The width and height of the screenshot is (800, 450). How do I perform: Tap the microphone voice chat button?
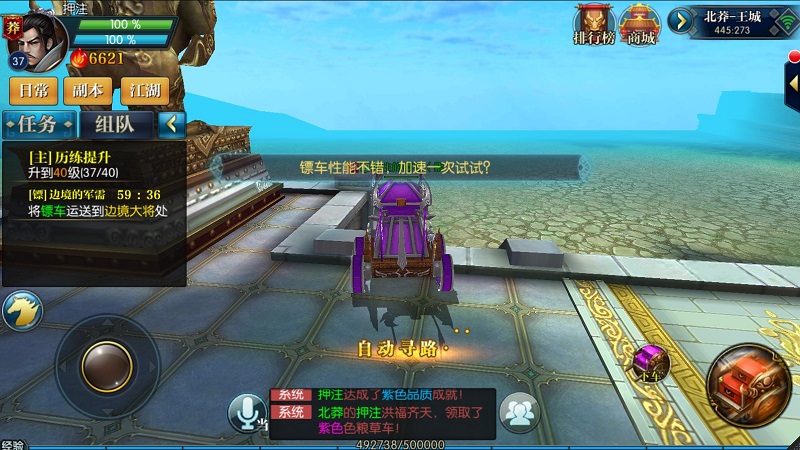coord(247,412)
